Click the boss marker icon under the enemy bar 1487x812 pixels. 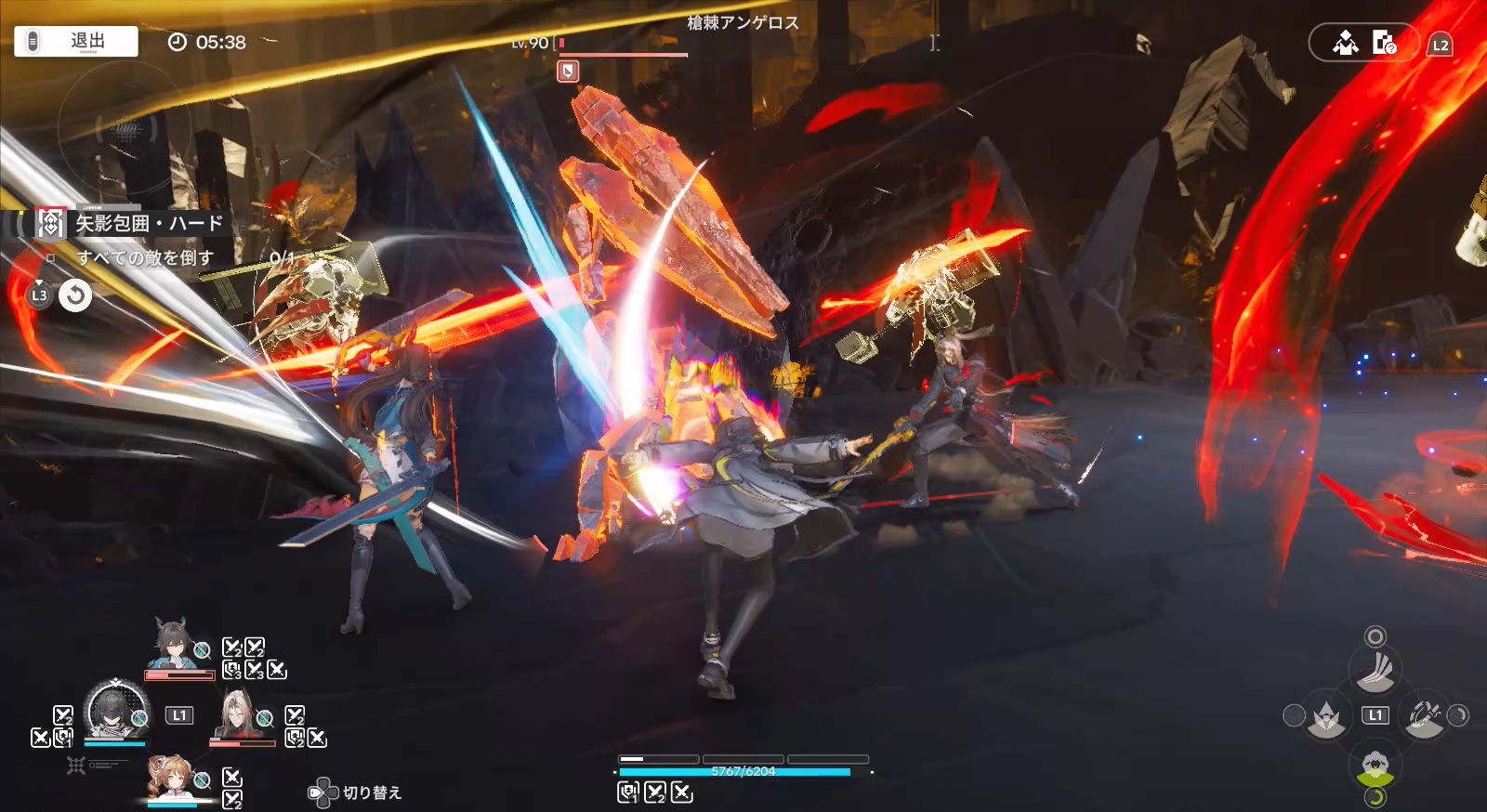568,72
